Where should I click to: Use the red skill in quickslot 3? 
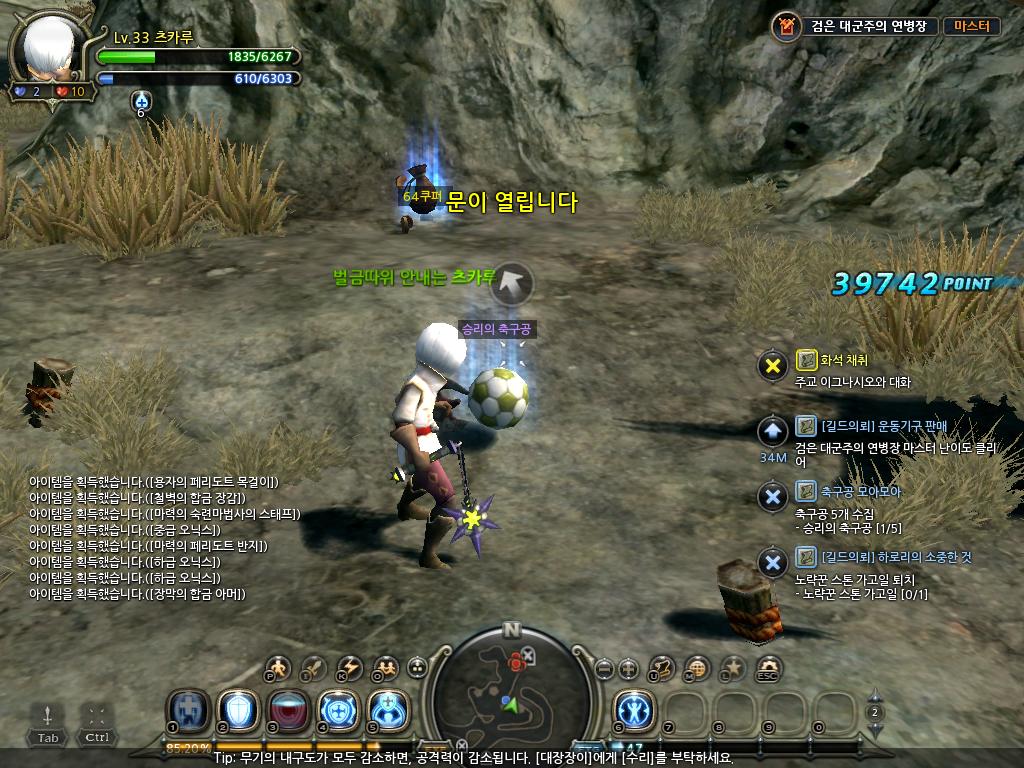click(x=288, y=710)
